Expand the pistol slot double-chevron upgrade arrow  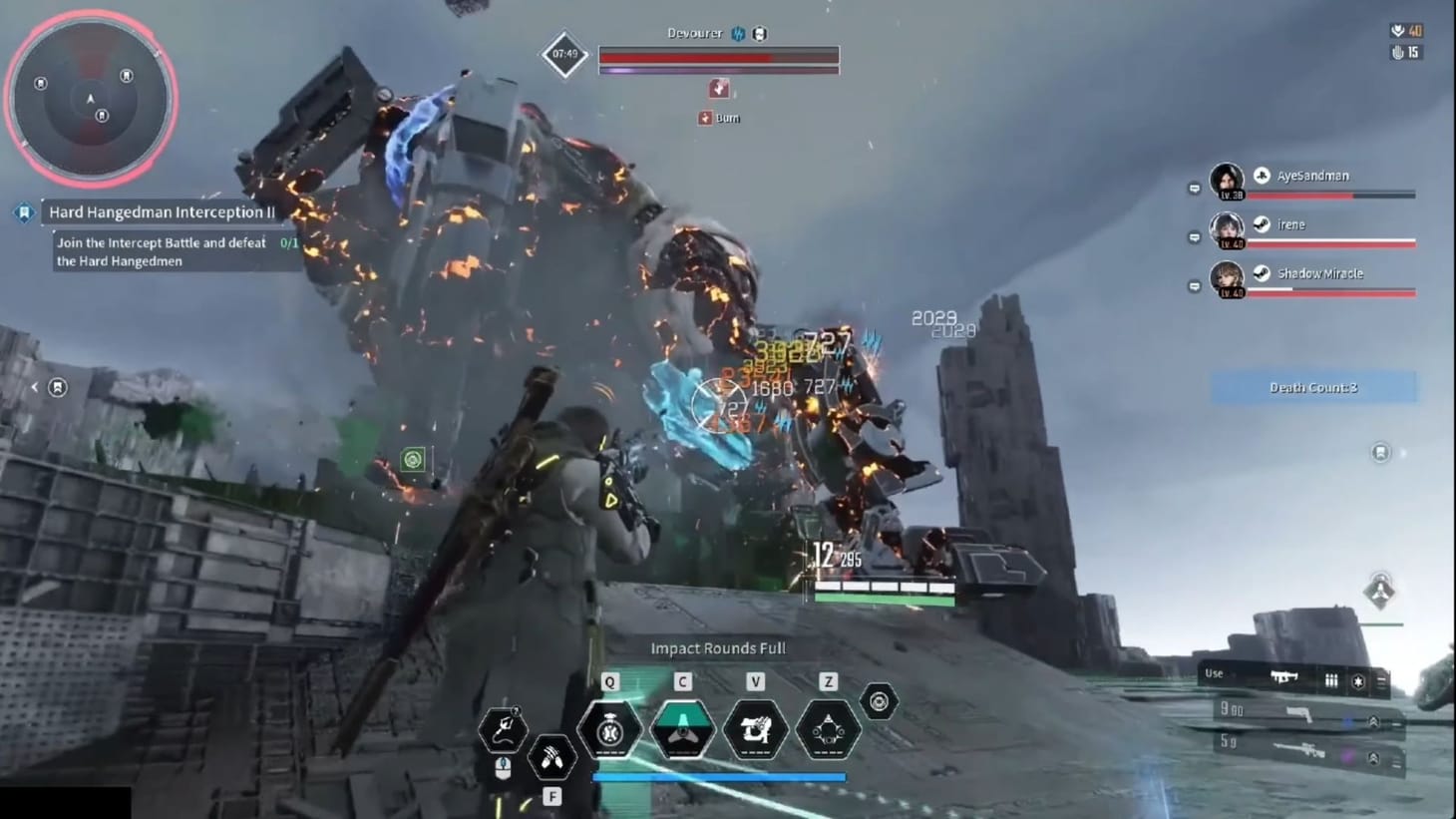tap(1374, 722)
